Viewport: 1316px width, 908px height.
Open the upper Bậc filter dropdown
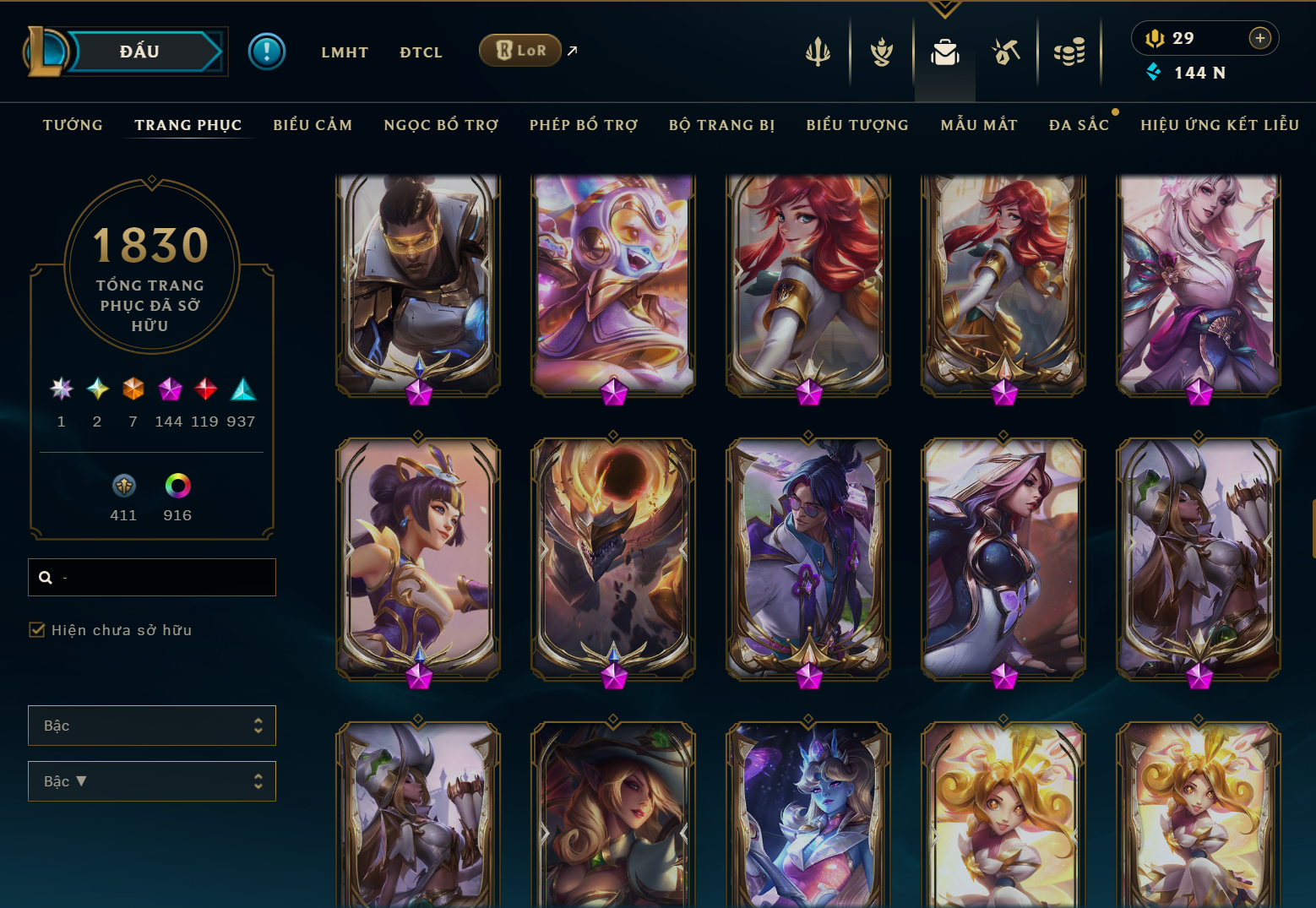(x=152, y=726)
